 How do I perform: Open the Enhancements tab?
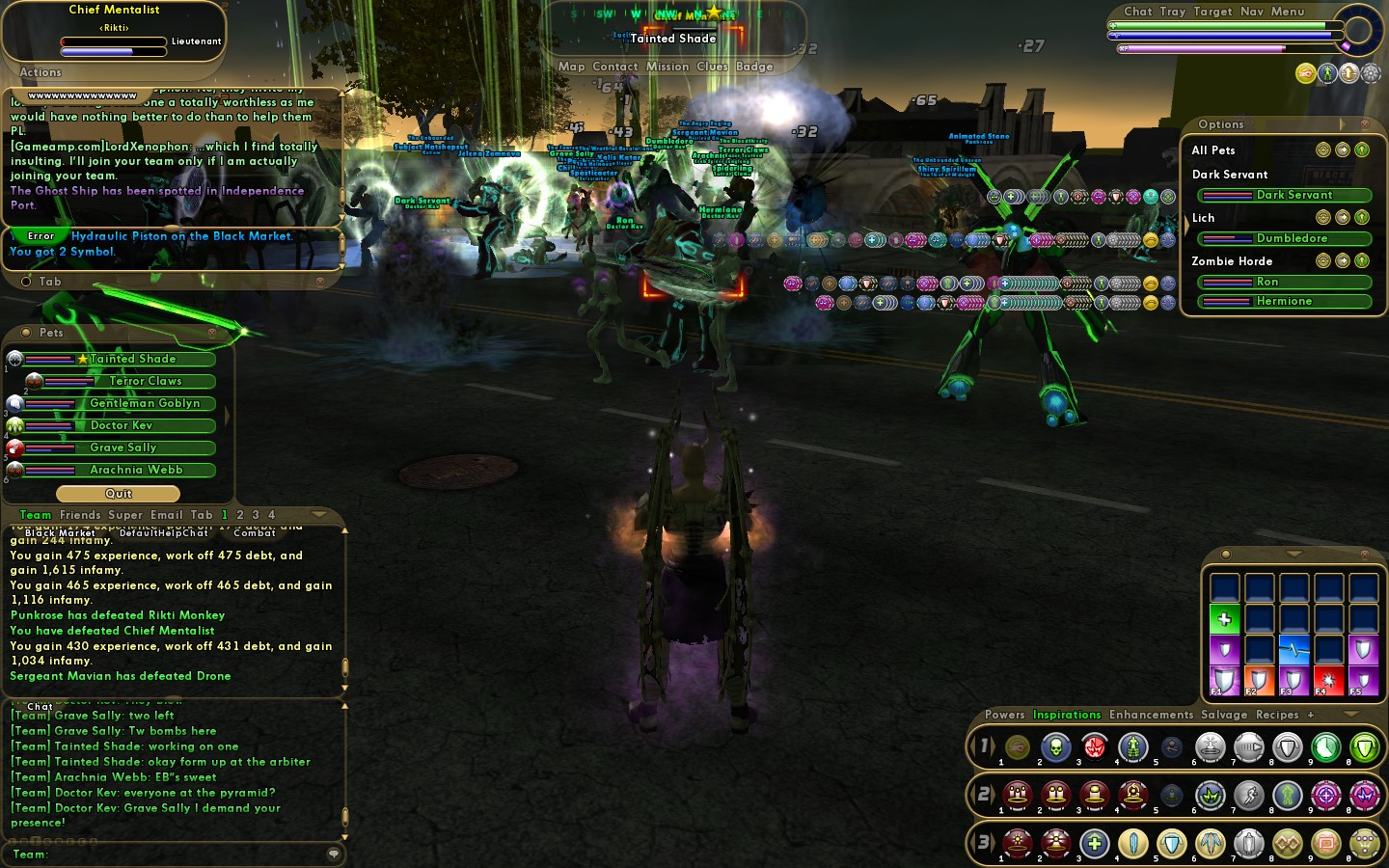click(1151, 715)
